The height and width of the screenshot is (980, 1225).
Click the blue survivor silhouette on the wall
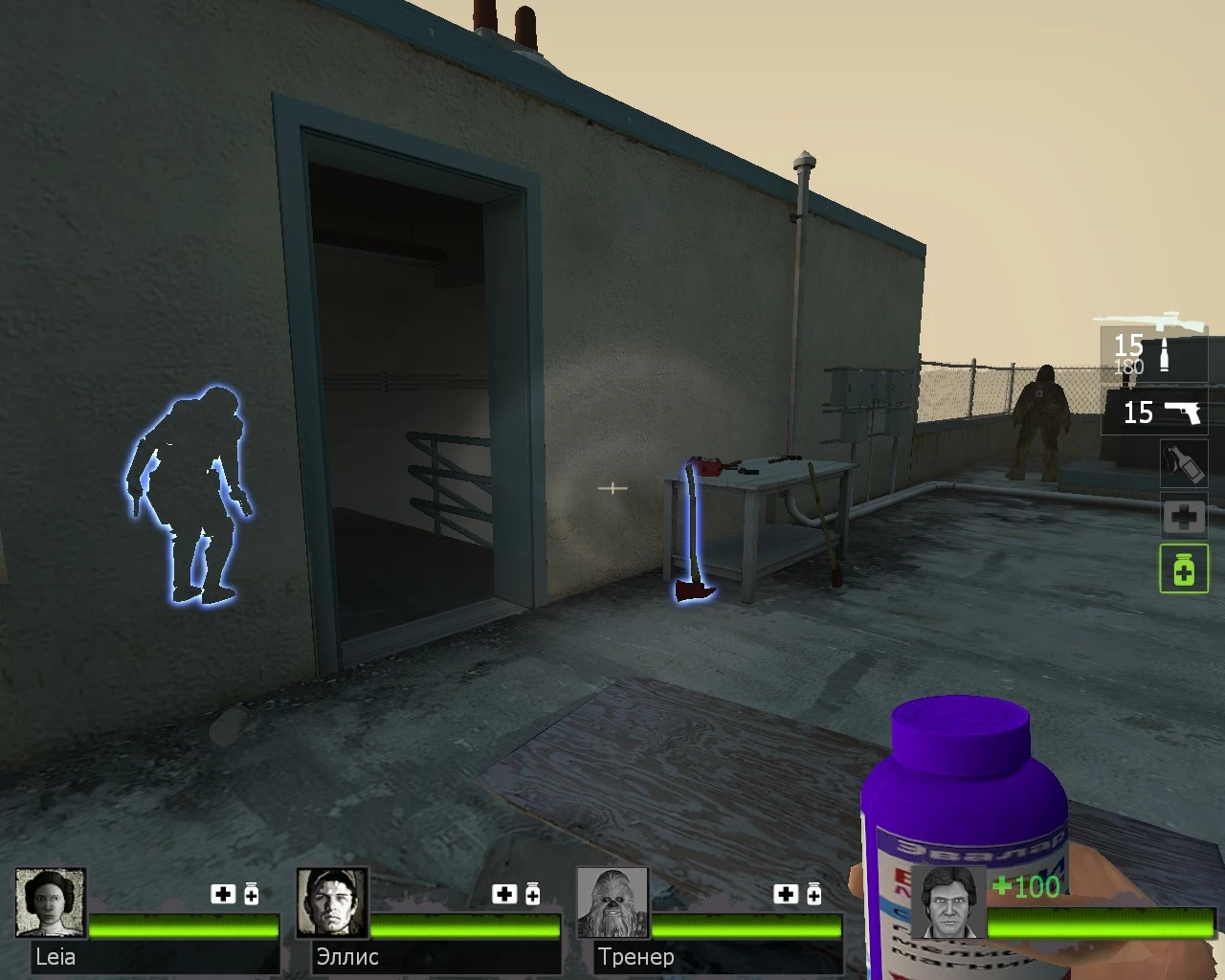(191, 493)
